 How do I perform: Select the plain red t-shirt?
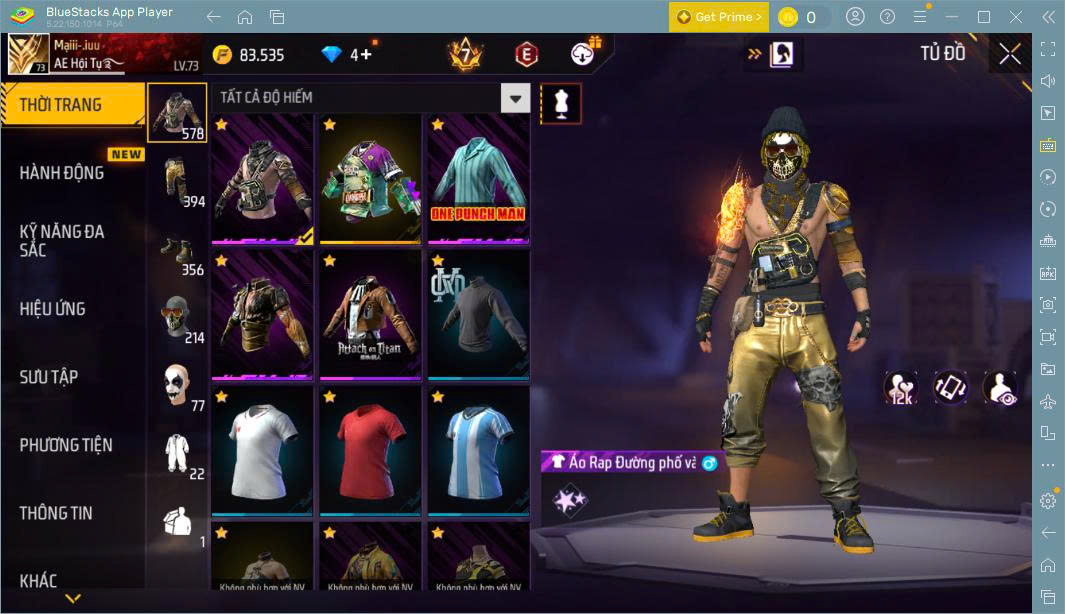click(x=370, y=450)
